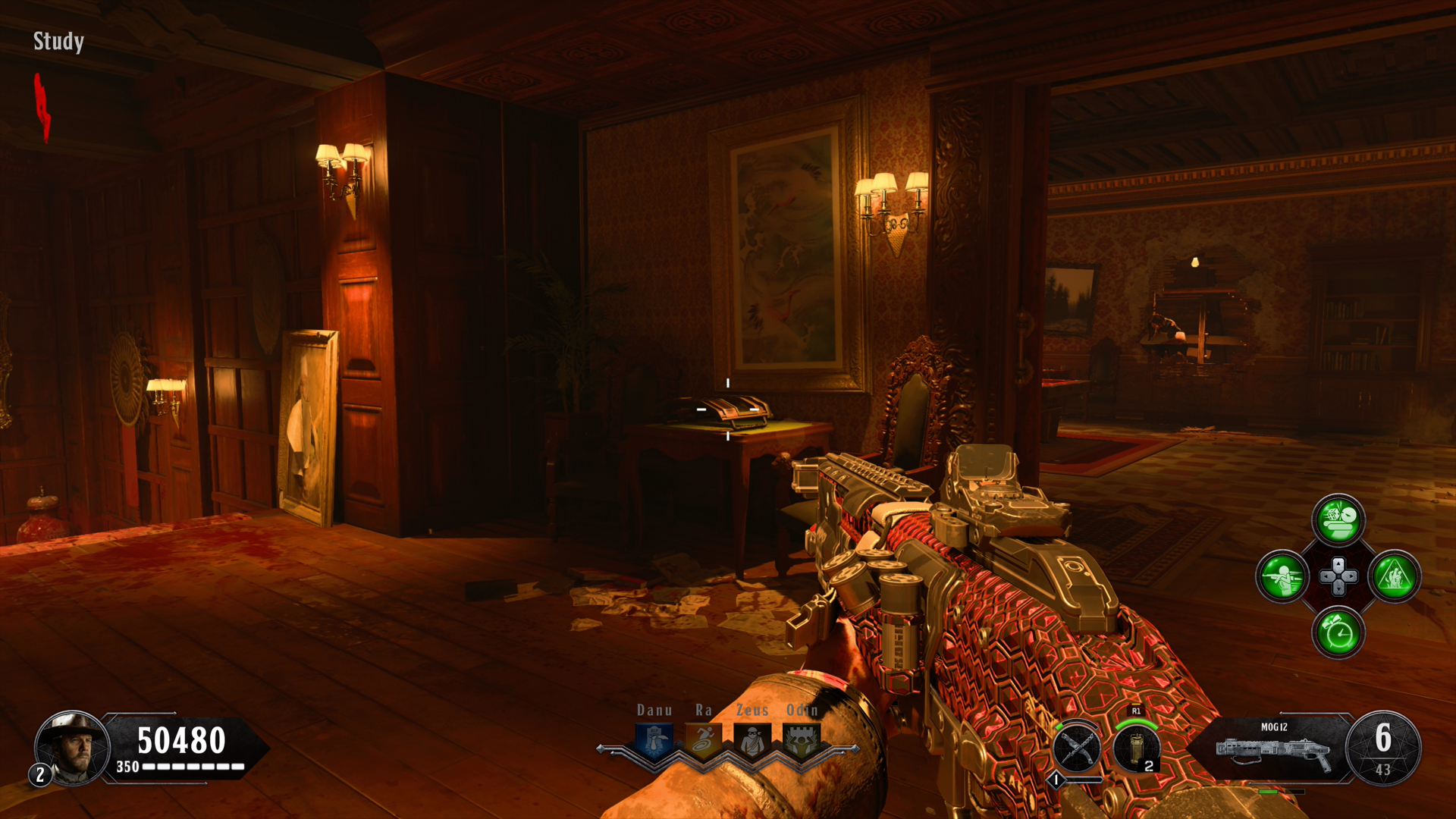Screen dimensions: 1456x819
Task: Trigger the zombie-hand warning triangle elixir
Action: (1395, 576)
